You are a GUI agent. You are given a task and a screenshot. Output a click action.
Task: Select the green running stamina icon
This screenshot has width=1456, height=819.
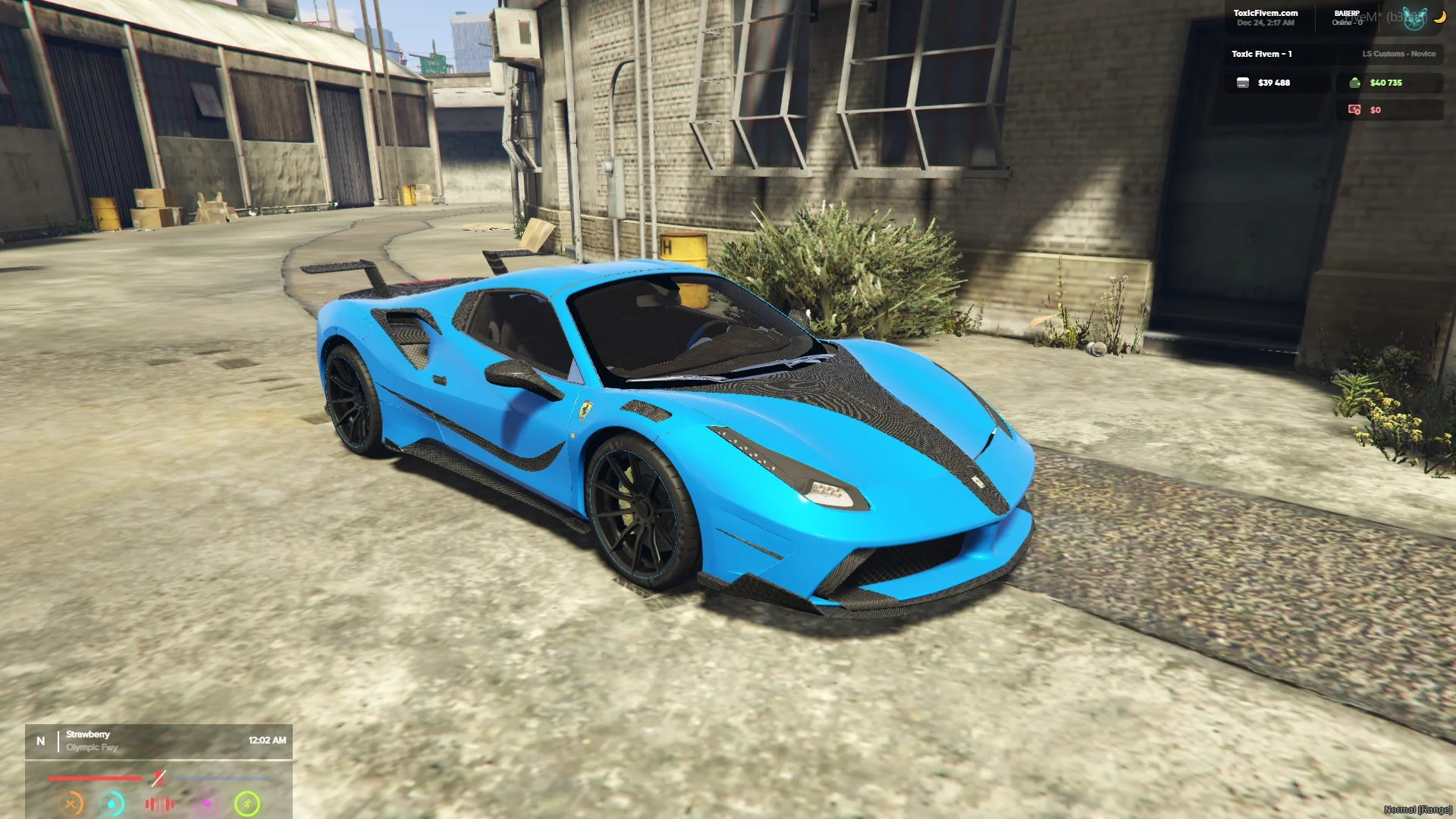pyautogui.click(x=247, y=803)
